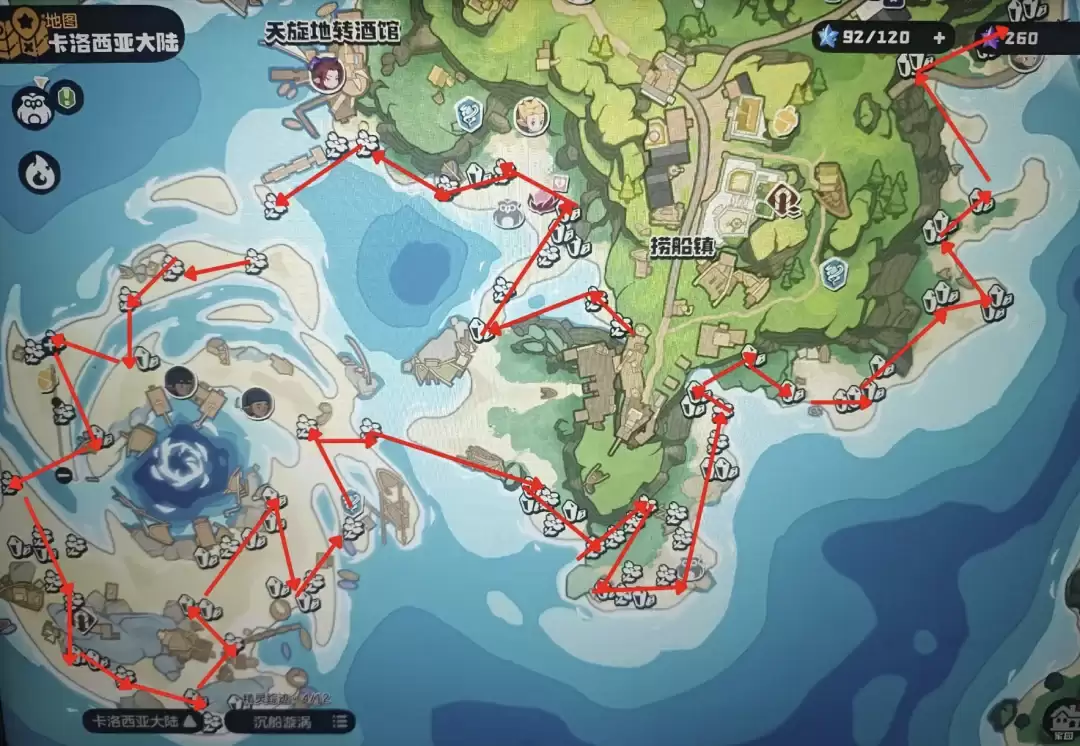Image resolution: width=1080 pixels, height=746 pixels.
Task: Open the home icon in the corner
Action: coord(1058,718)
